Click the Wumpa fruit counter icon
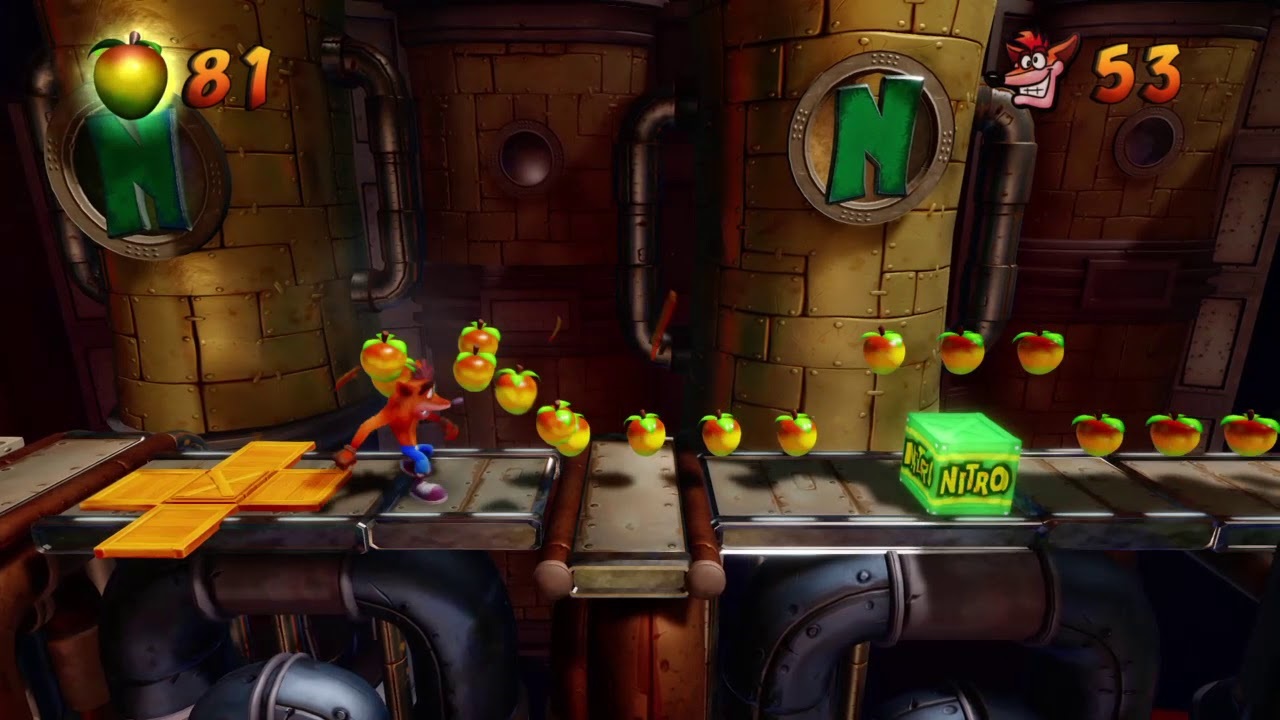 pos(129,75)
